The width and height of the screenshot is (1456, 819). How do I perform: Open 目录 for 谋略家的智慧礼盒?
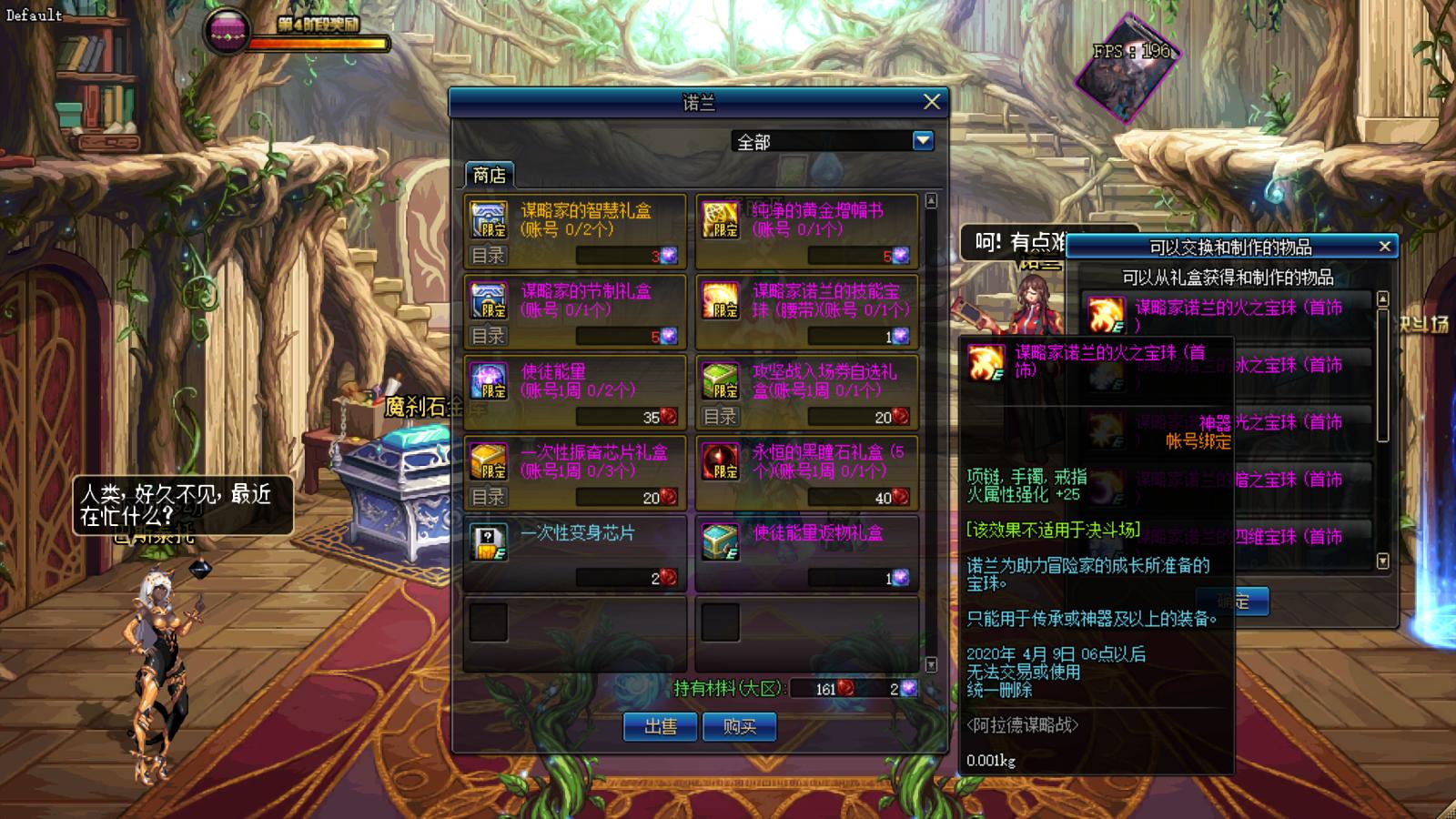point(489,256)
